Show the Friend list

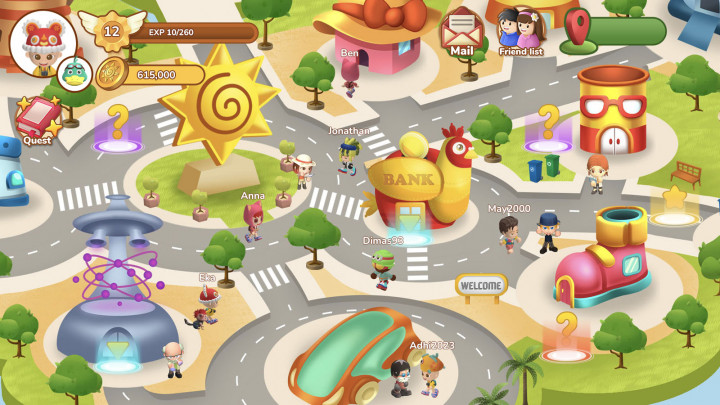pyautogui.click(x=520, y=30)
